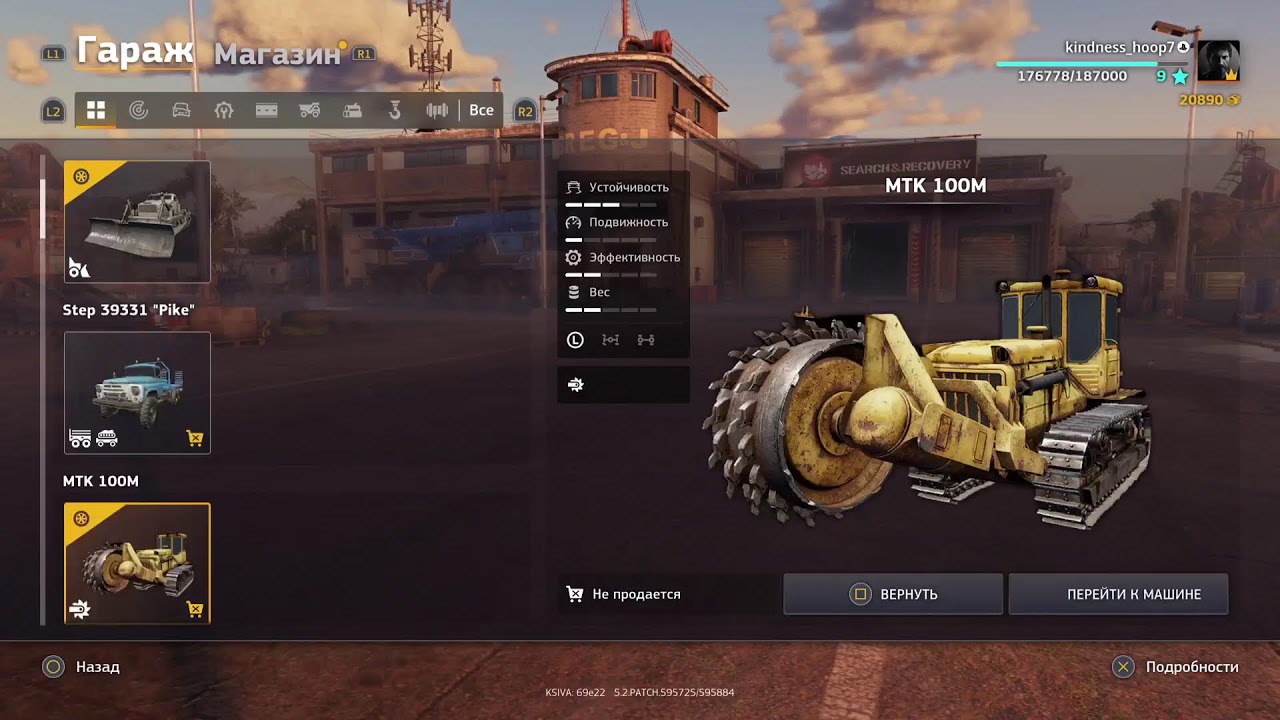Choose the crane hook category filter

click(x=395, y=111)
